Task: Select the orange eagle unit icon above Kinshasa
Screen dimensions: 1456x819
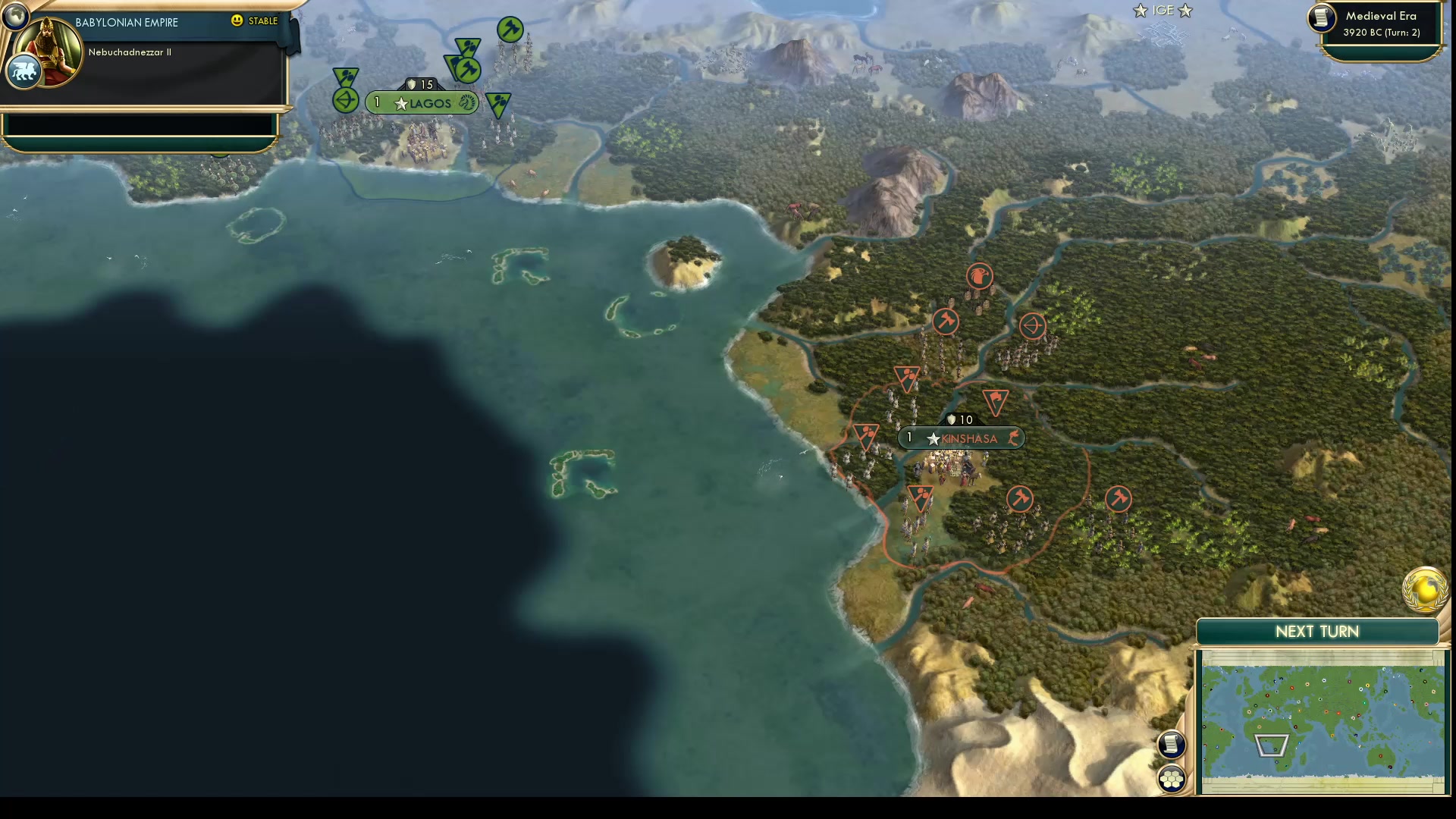Action: tap(980, 276)
